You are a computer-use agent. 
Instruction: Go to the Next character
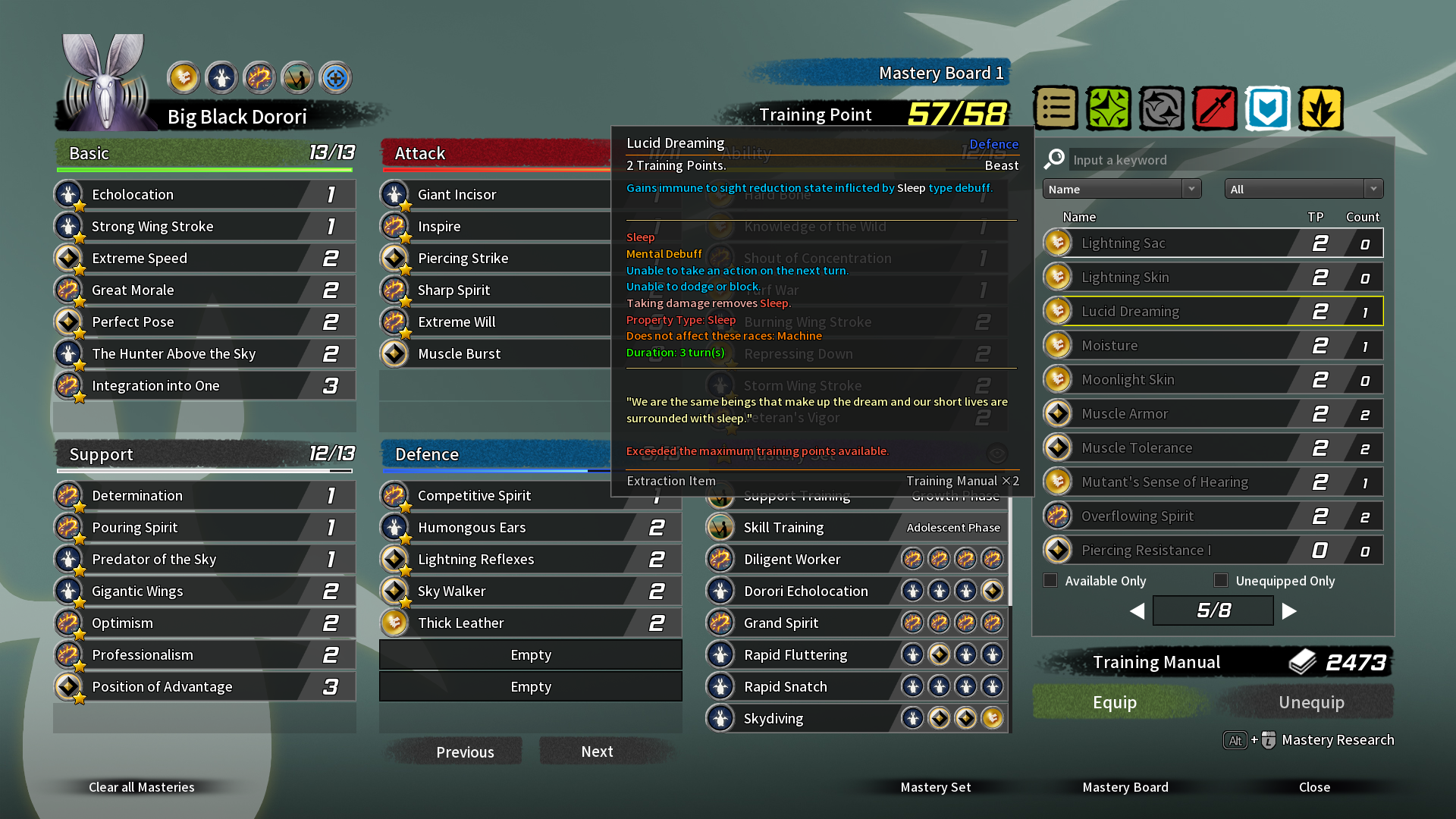click(597, 752)
